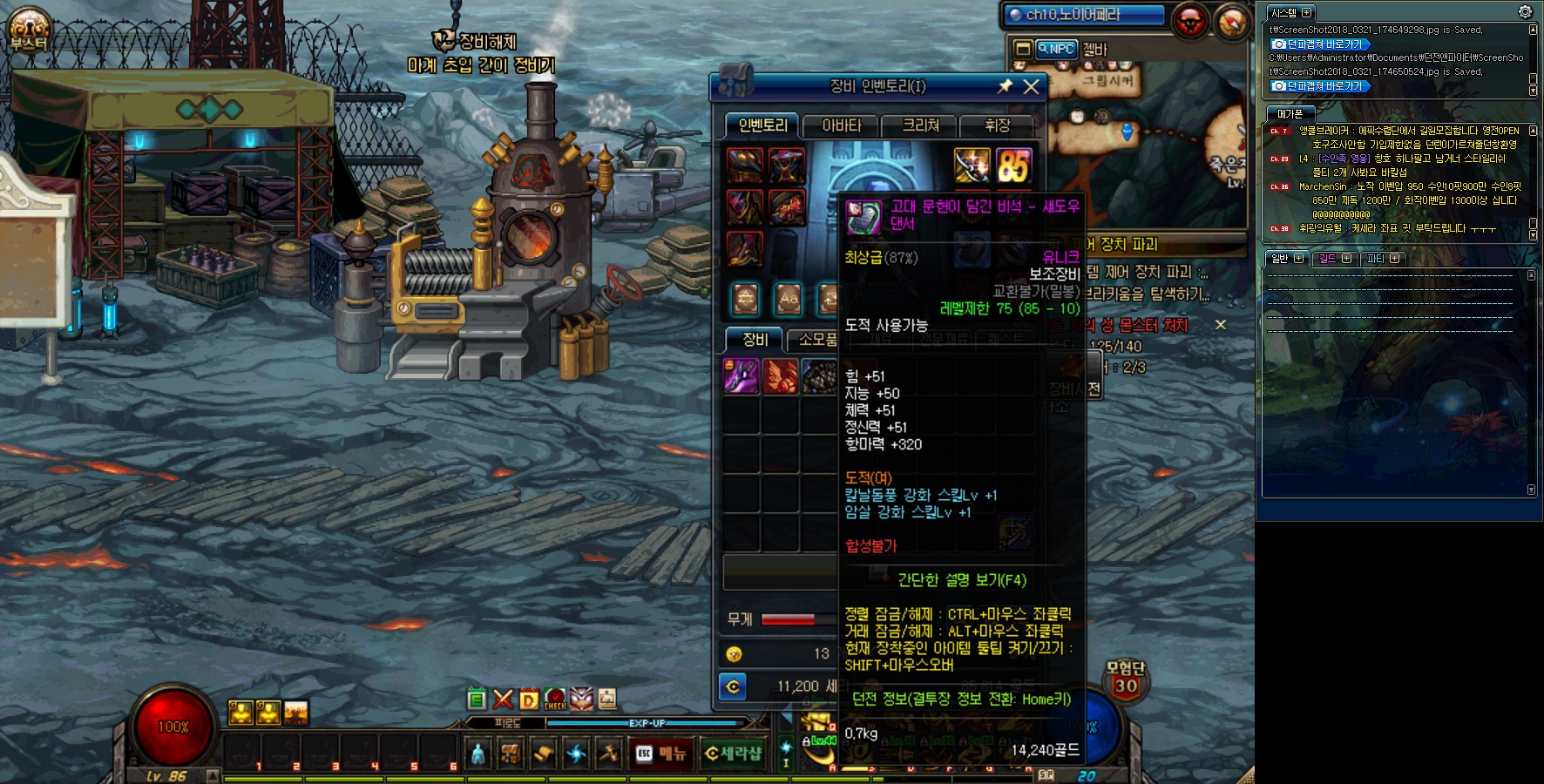Click the green E calendar event icon
Viewport: 1544px width, 784px height.
coord(476,699)
